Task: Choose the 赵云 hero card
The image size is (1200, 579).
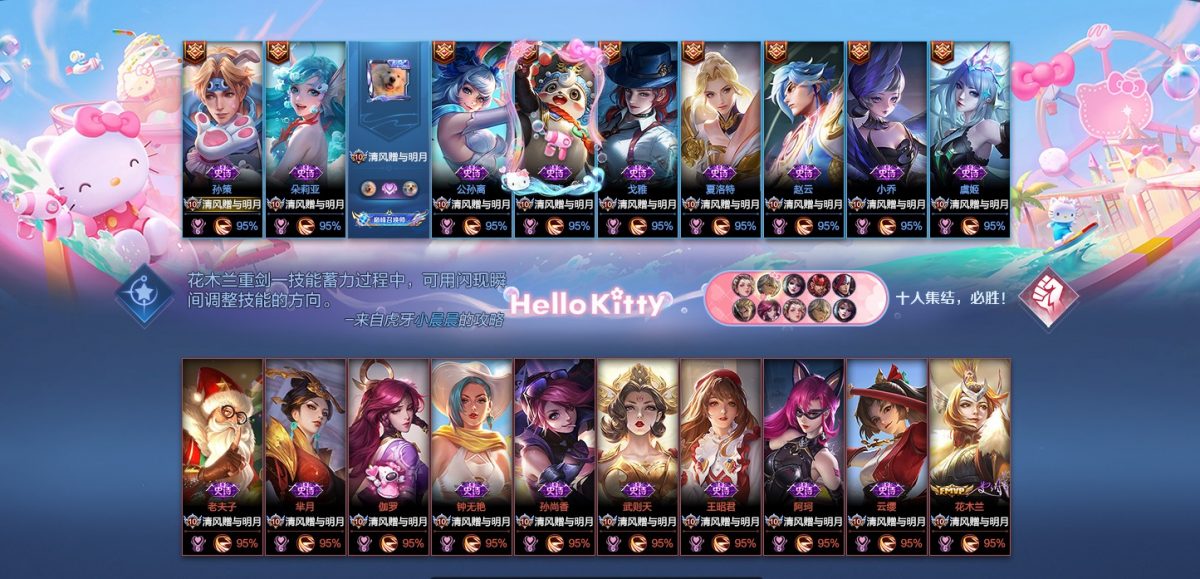Action: 803,120
